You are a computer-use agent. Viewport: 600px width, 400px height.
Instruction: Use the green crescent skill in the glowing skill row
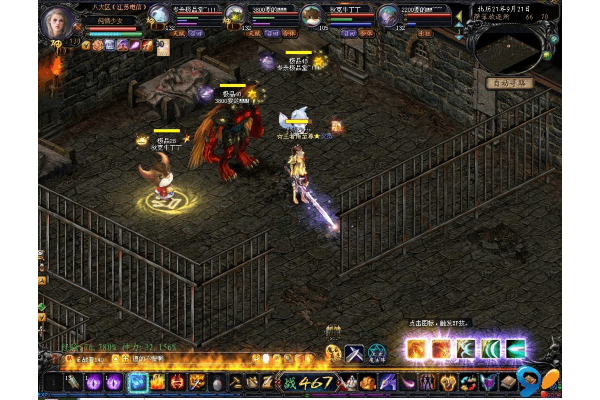[491, 349]
